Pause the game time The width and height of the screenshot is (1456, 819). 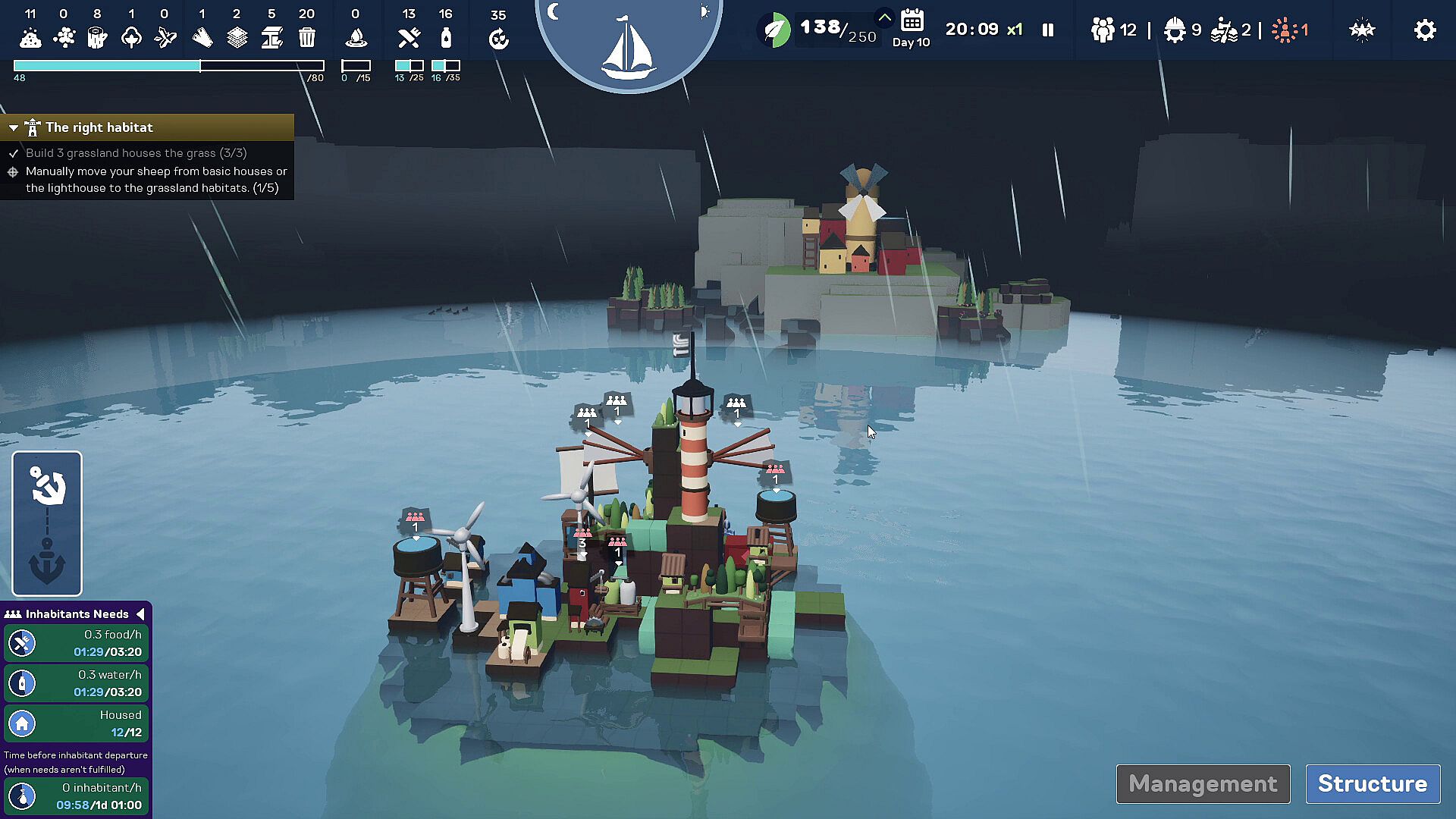pos(1048,30)
